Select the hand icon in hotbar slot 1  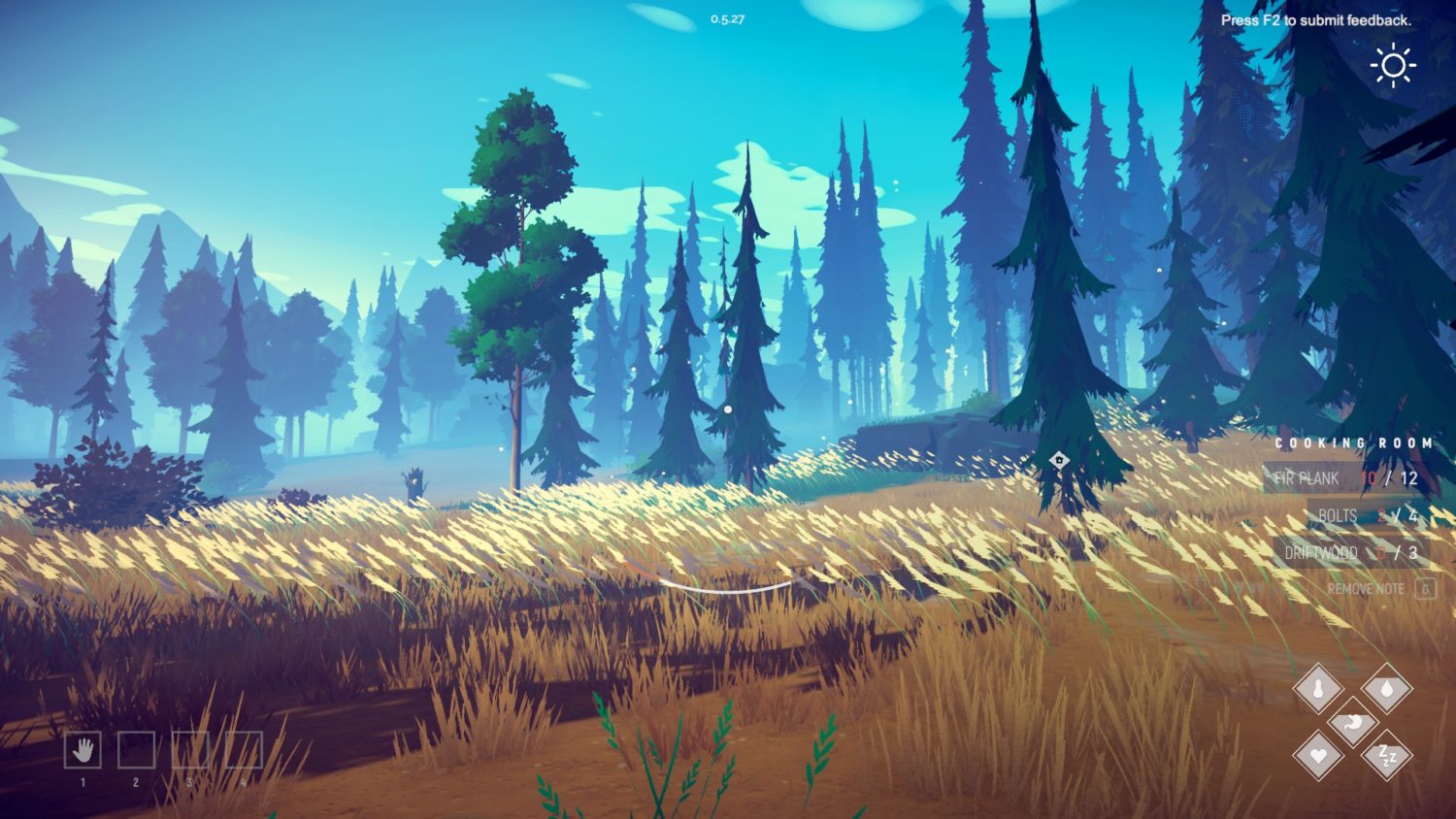click(83, 751)
